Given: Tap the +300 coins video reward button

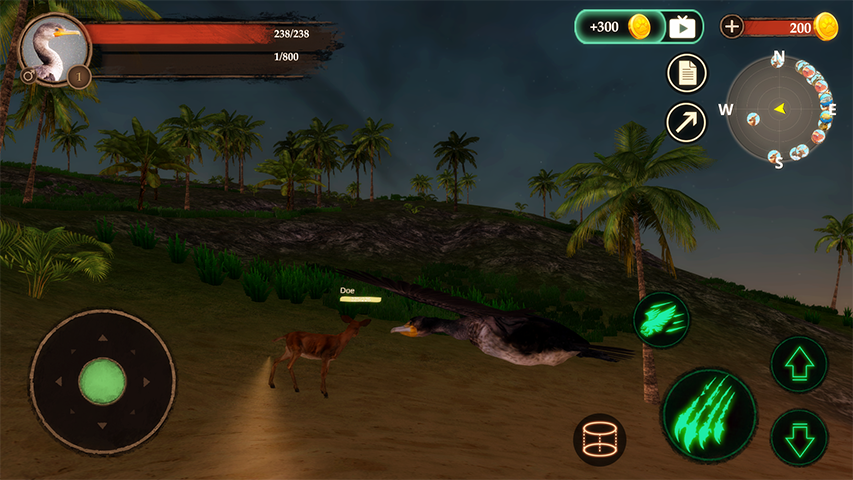Looking at the screenshot, I should pyautogui.click(x=639, y=27).
